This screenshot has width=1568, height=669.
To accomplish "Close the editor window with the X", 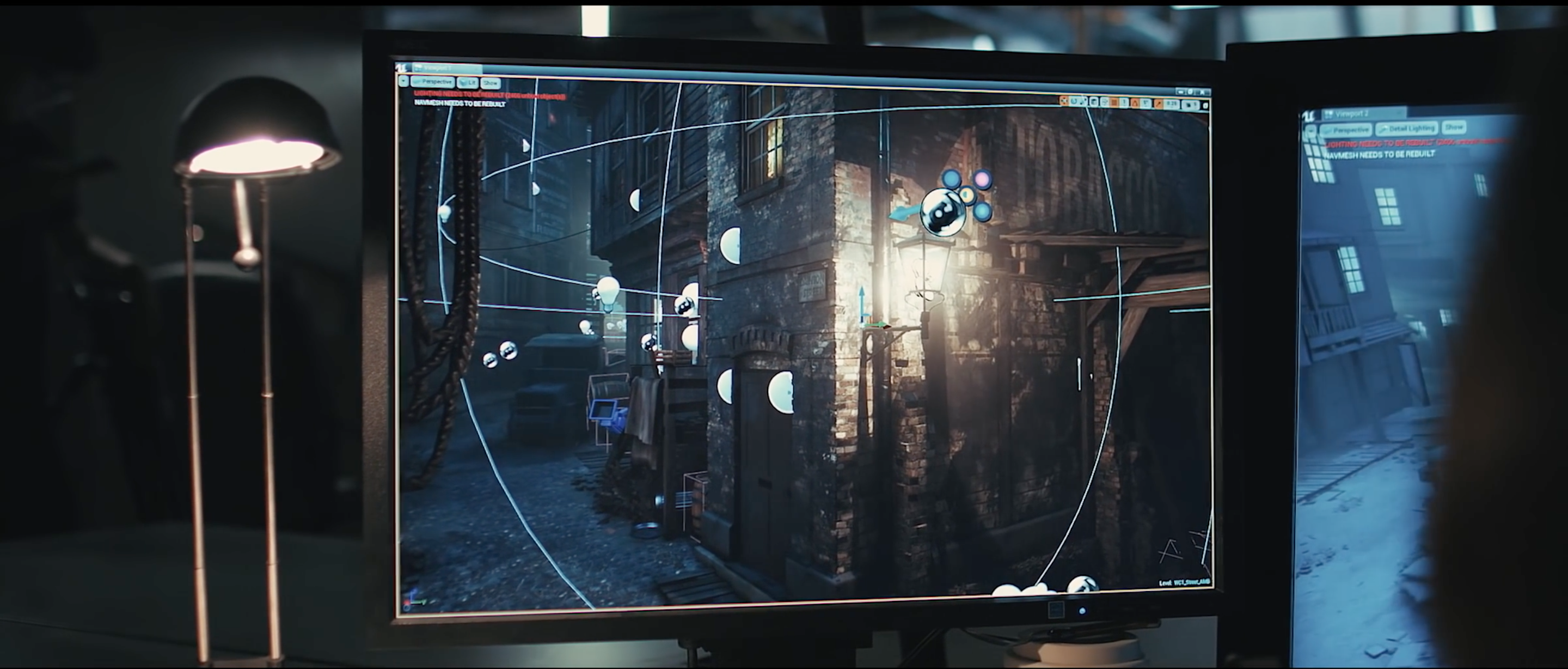I will 1203,93.
